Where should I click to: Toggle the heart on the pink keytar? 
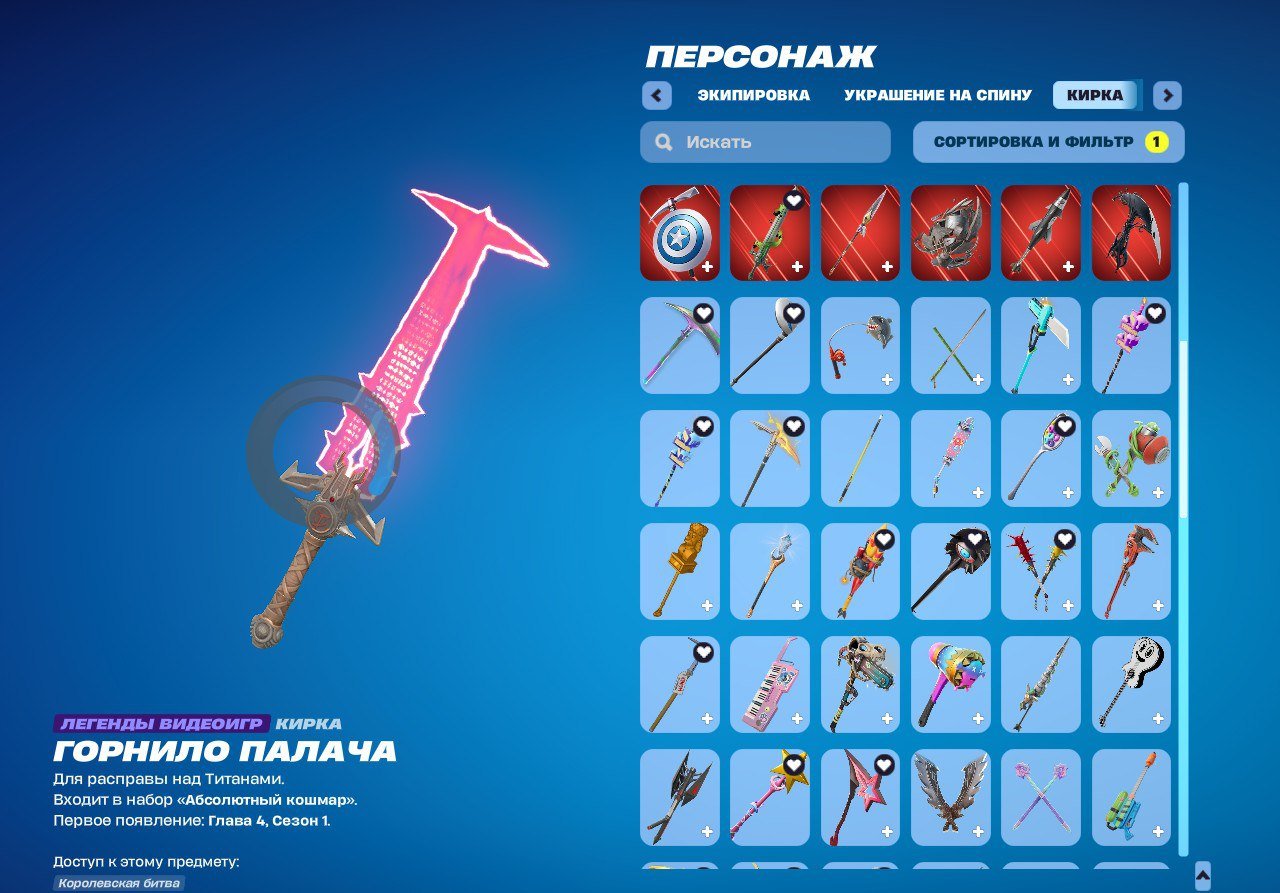[x=793, y=650]
